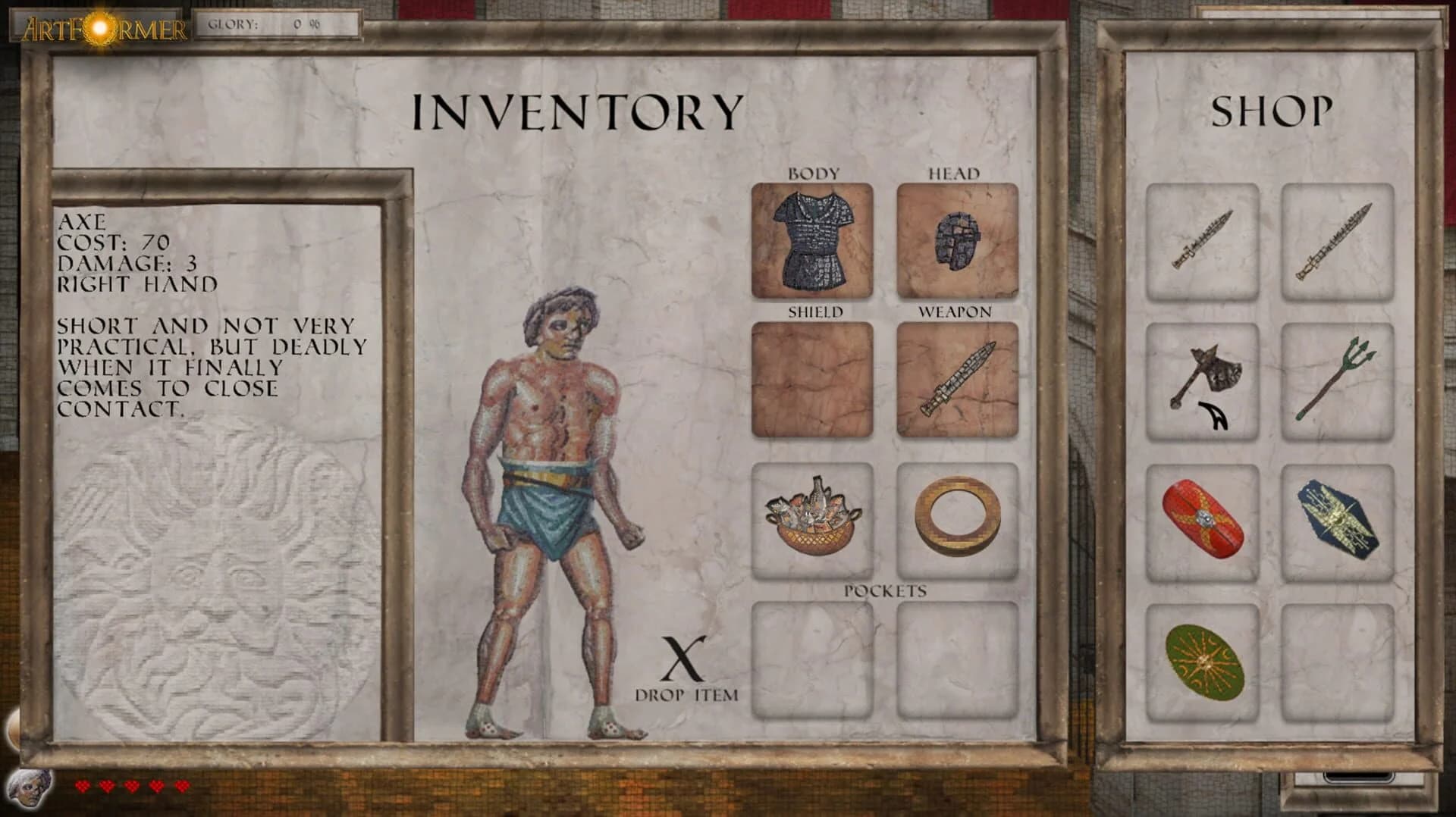Select the empty Shield slot
The width and height of the screenshot is (1456, 817).
click(811, 379)
